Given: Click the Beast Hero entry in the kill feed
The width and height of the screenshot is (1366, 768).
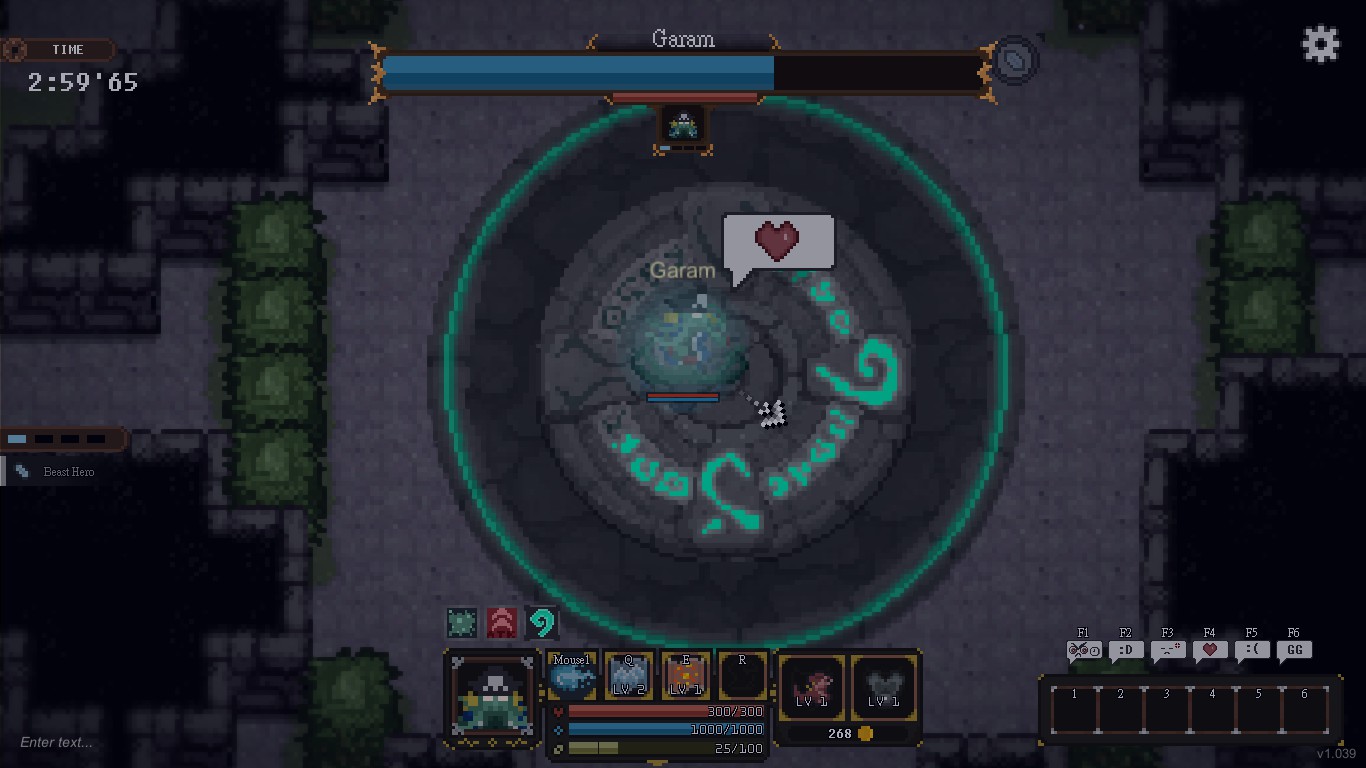Looking at the screenshot, I should point(70,472).
